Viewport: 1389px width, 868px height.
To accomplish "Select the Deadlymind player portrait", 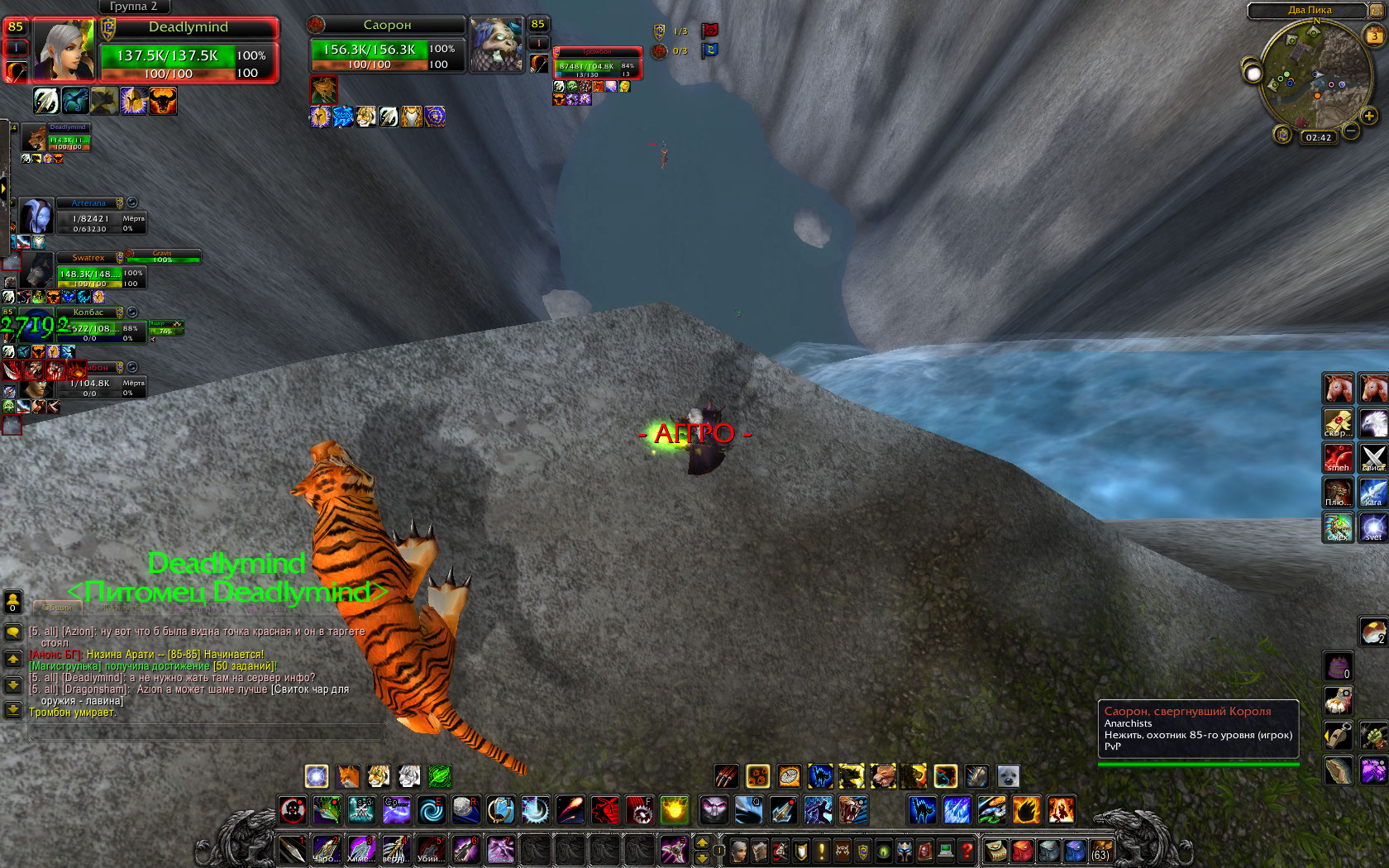I will 64,51.
